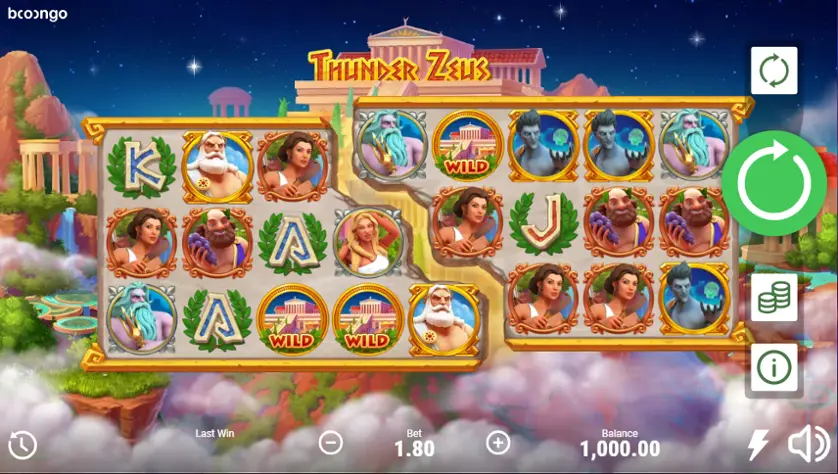
Task: Open the game history clock icon
Action: [22, 445]
